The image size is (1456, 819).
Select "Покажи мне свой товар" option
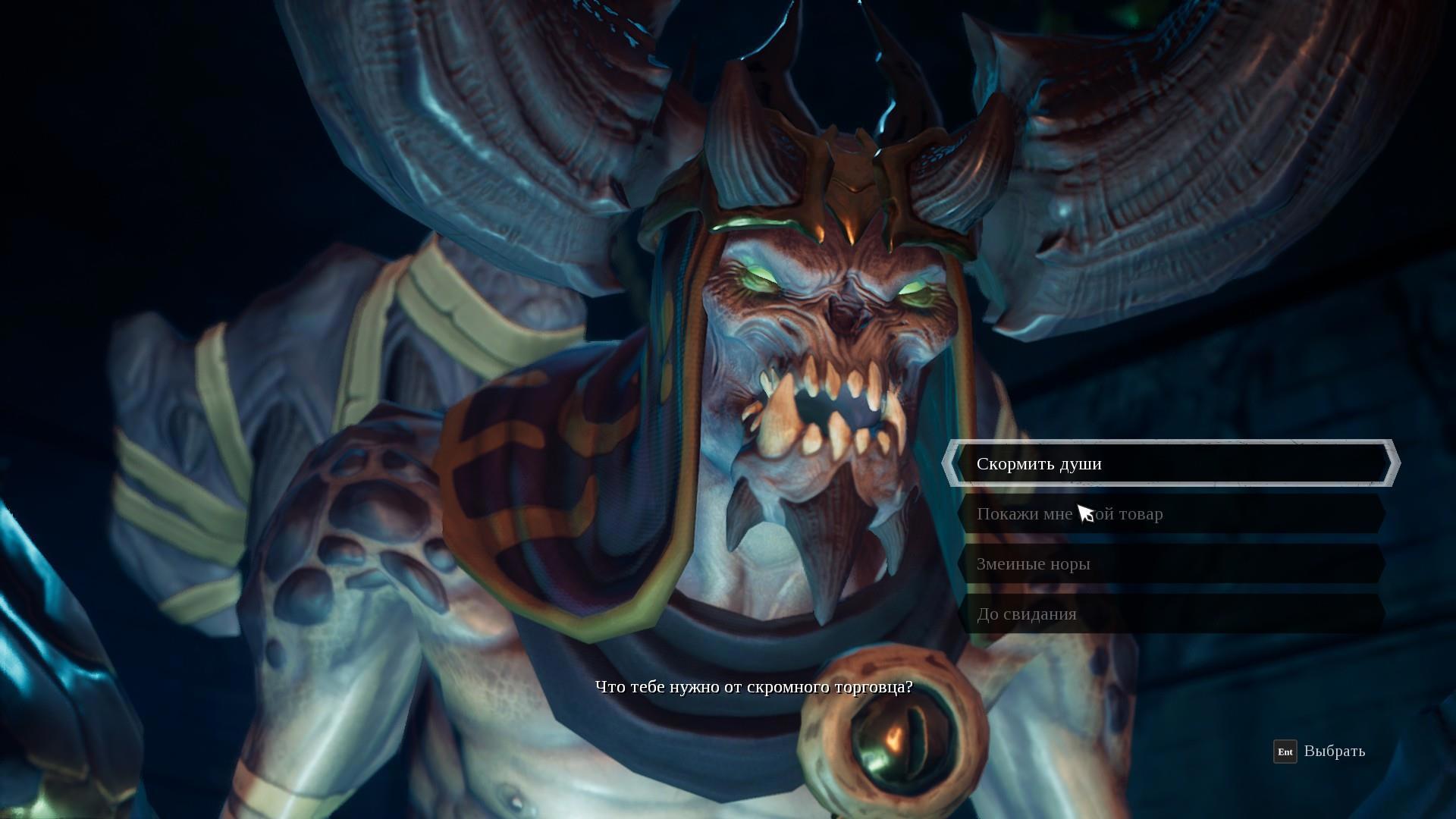(1170, 514)
